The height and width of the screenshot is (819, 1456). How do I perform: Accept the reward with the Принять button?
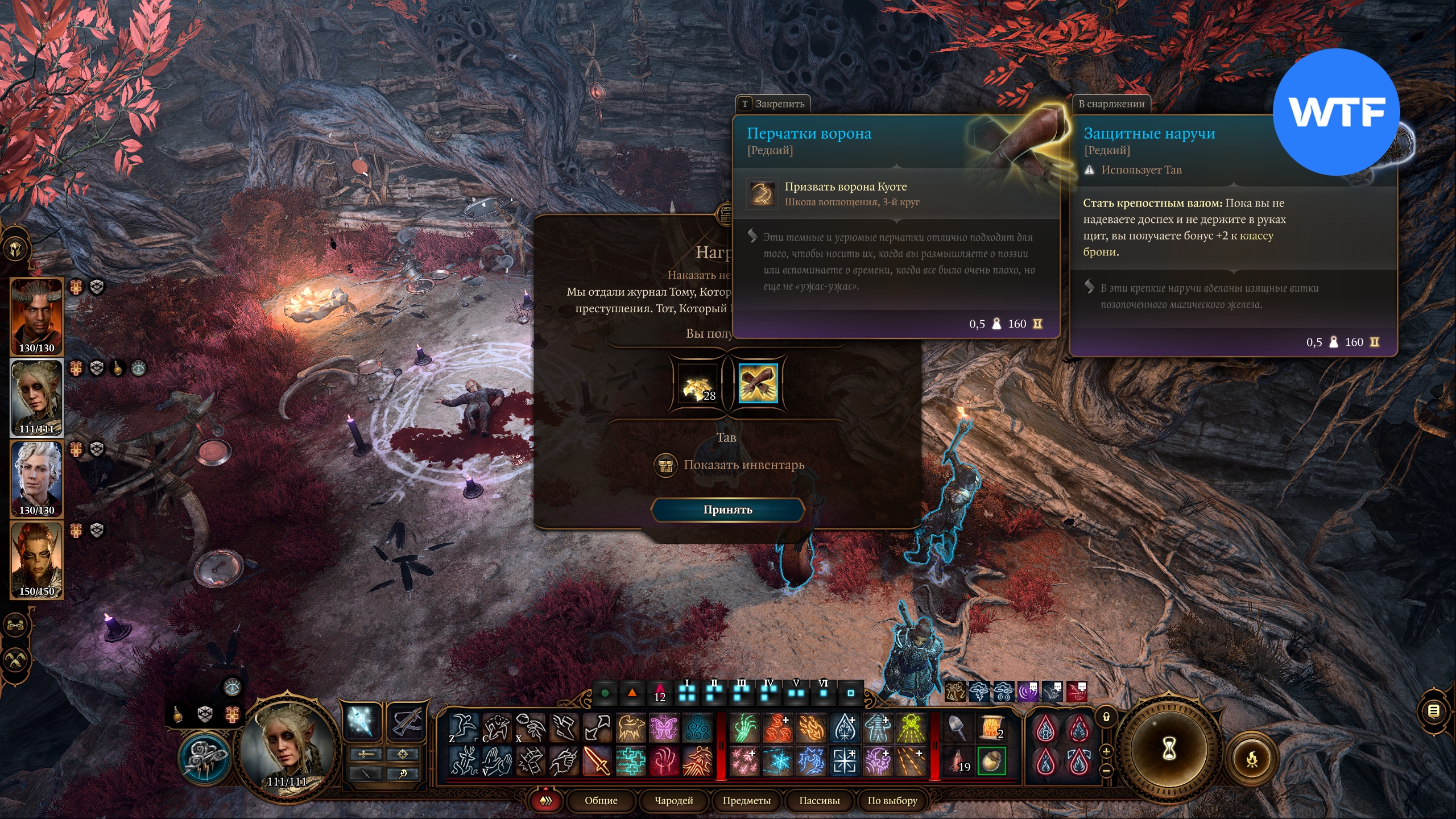coord(727,510)
